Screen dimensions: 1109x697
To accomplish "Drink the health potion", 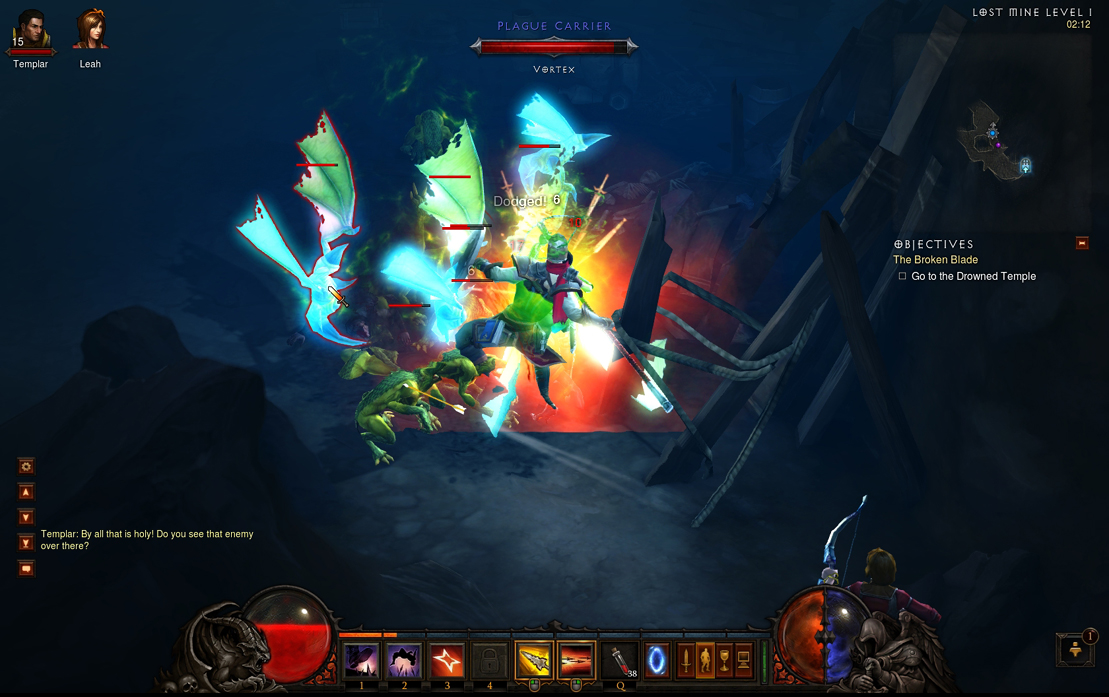I will click(x=621, y=661).
